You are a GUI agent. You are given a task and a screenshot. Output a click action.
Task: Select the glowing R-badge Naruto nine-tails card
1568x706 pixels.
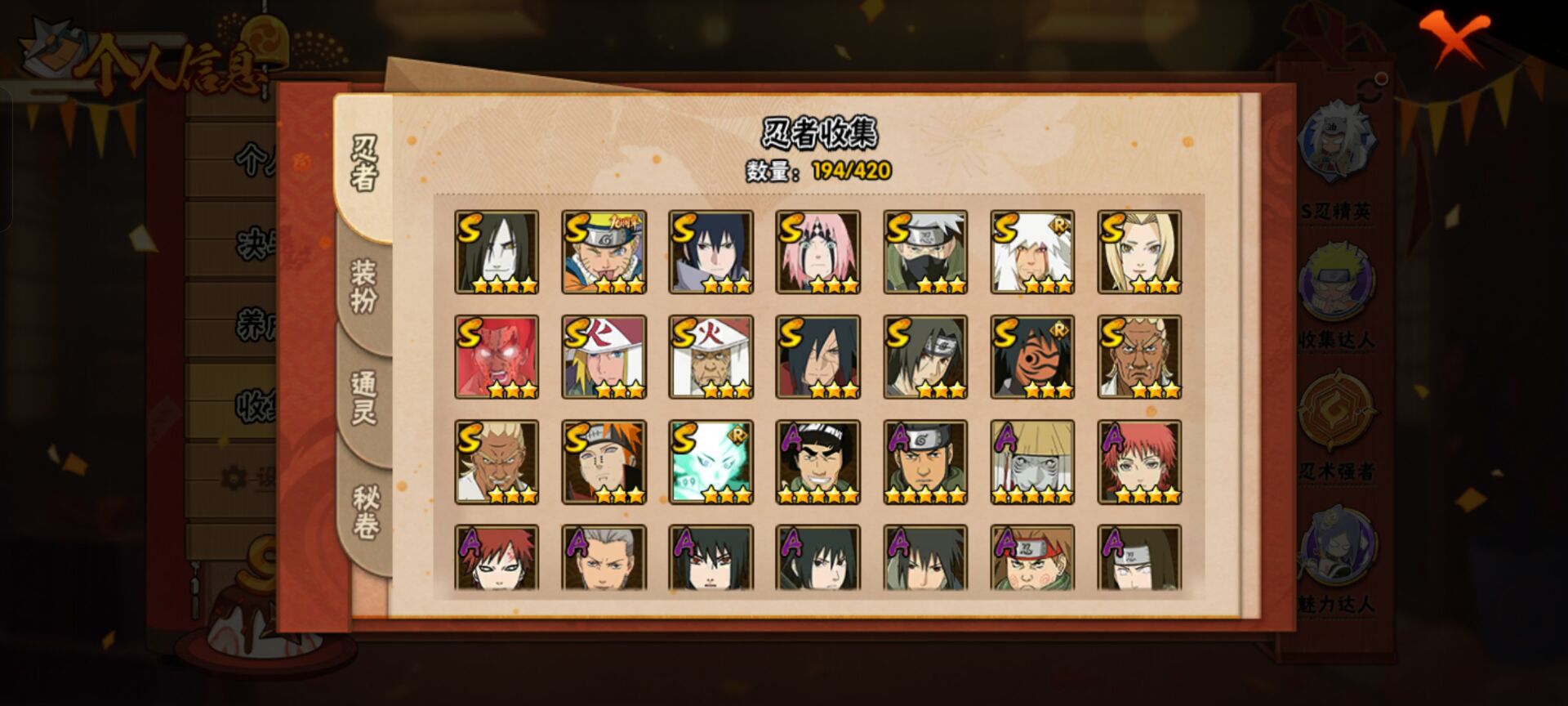tap(709, 462)
